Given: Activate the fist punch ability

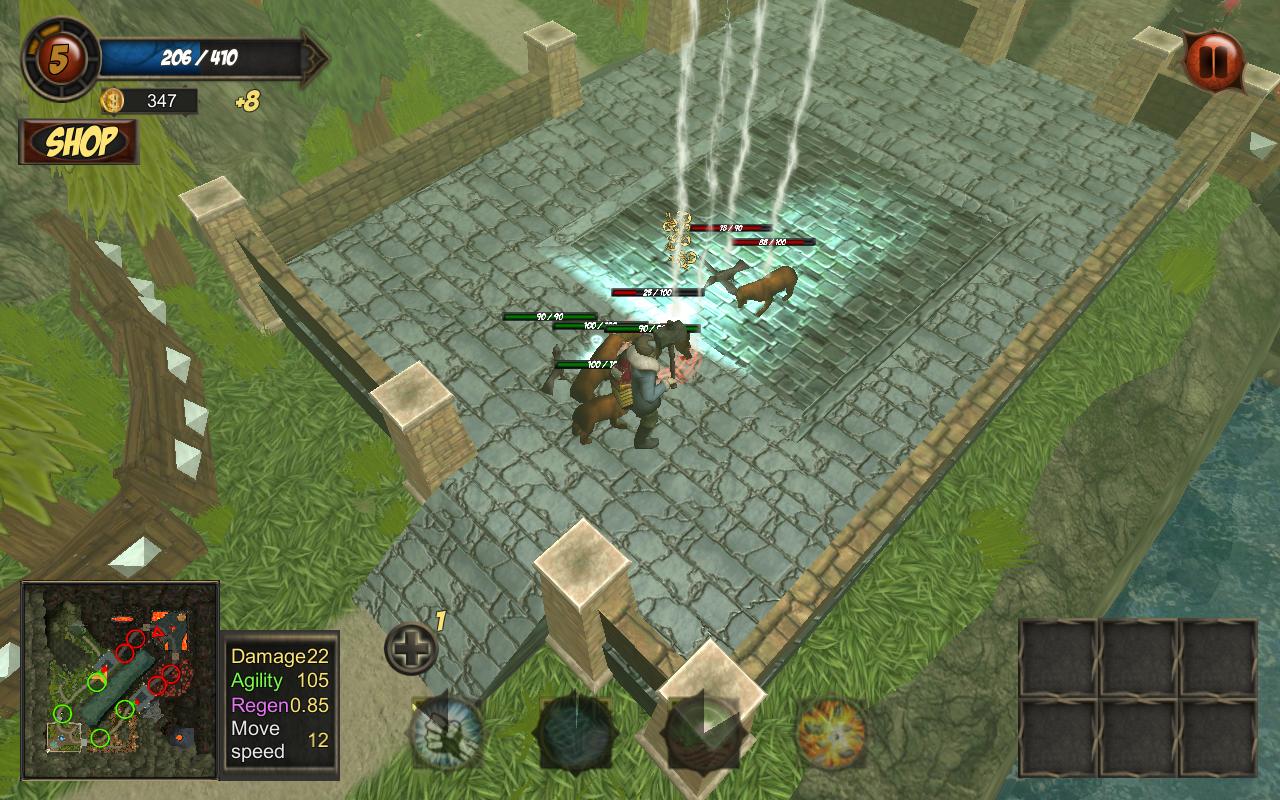Looking at the screenshot, I should tap(447, 733).
